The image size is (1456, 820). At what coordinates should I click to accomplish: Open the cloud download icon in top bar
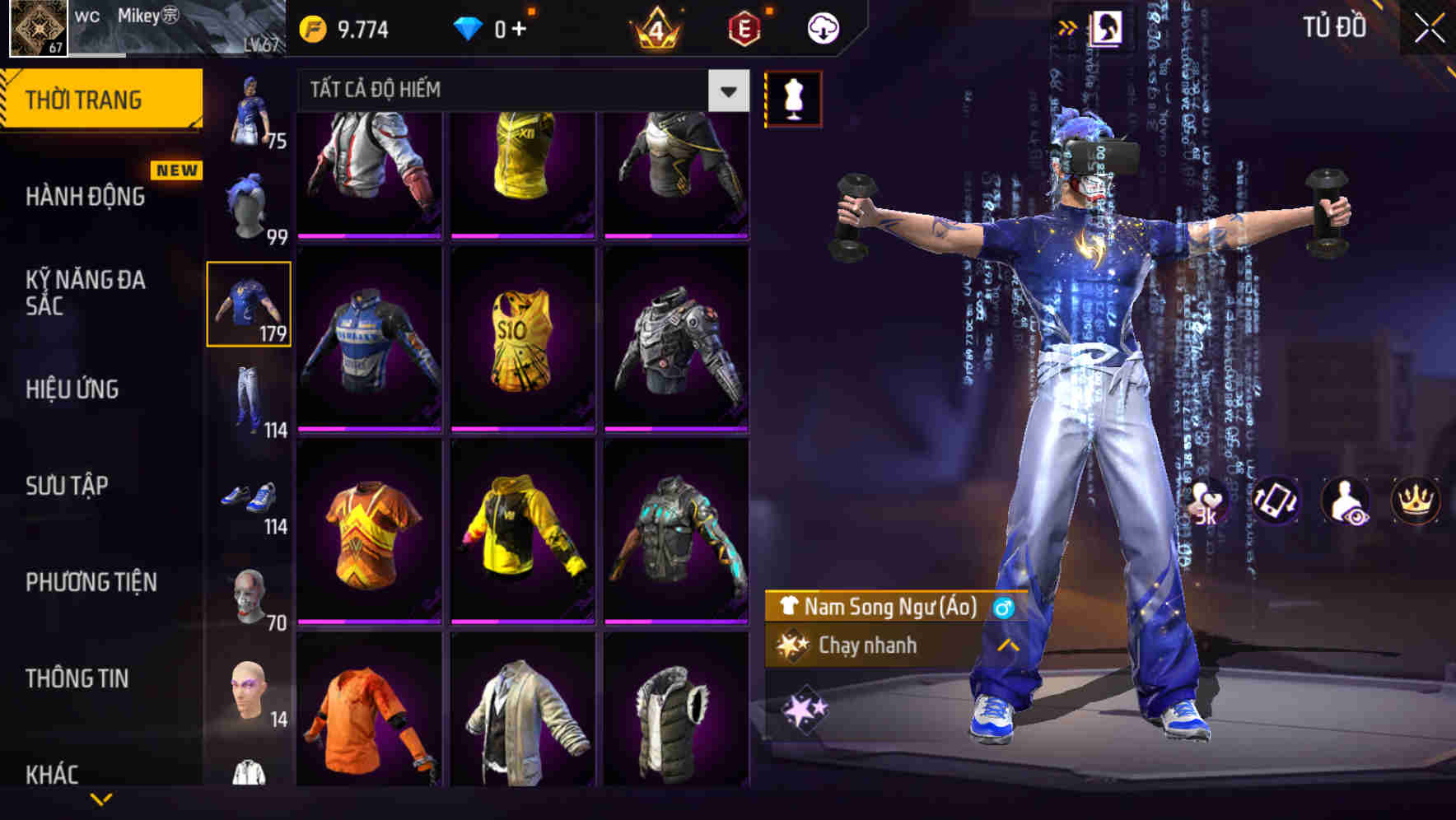point(823,27)
